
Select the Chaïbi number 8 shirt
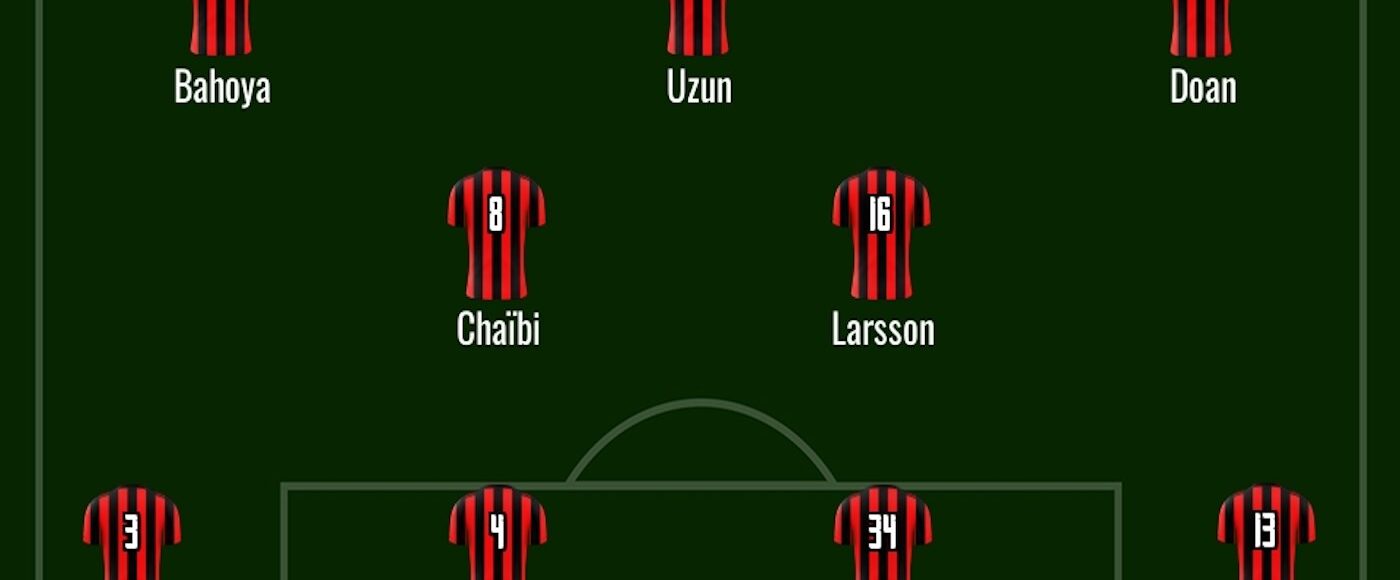(496, 234)
